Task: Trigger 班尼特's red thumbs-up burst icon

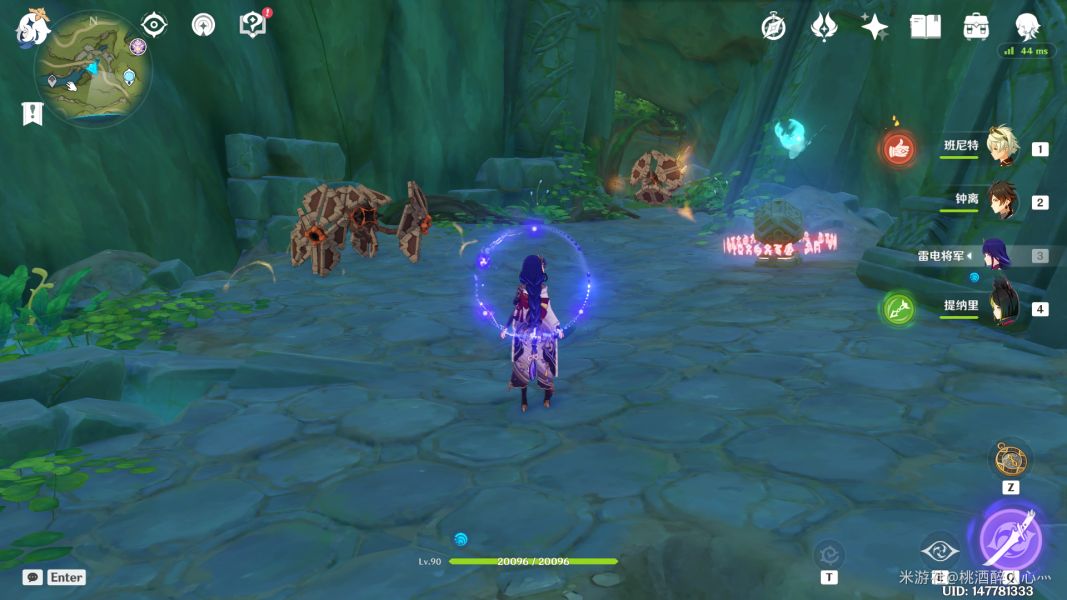Action: 898,149
